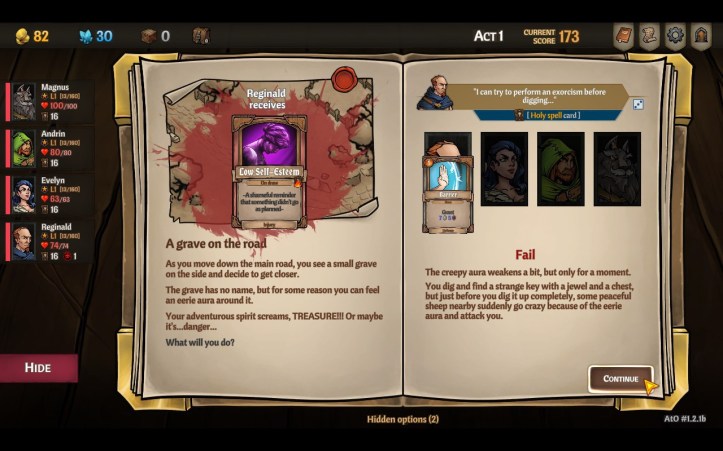This screenshot has width=723, height=451.
Task: Click the arched door exit icon
Action: click(701, 36)
